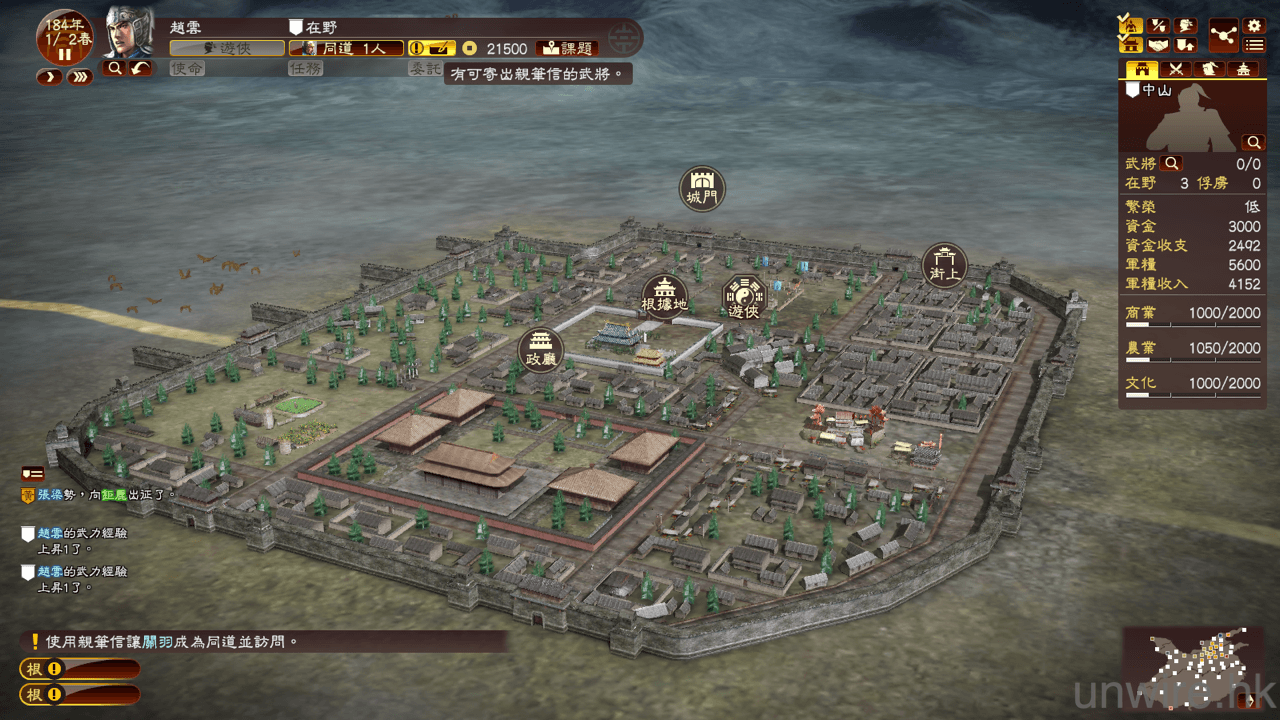This screenshot has height=720, width=1280.
Task: Show the relationship network diagram
Action: [x=1223, y=35]
